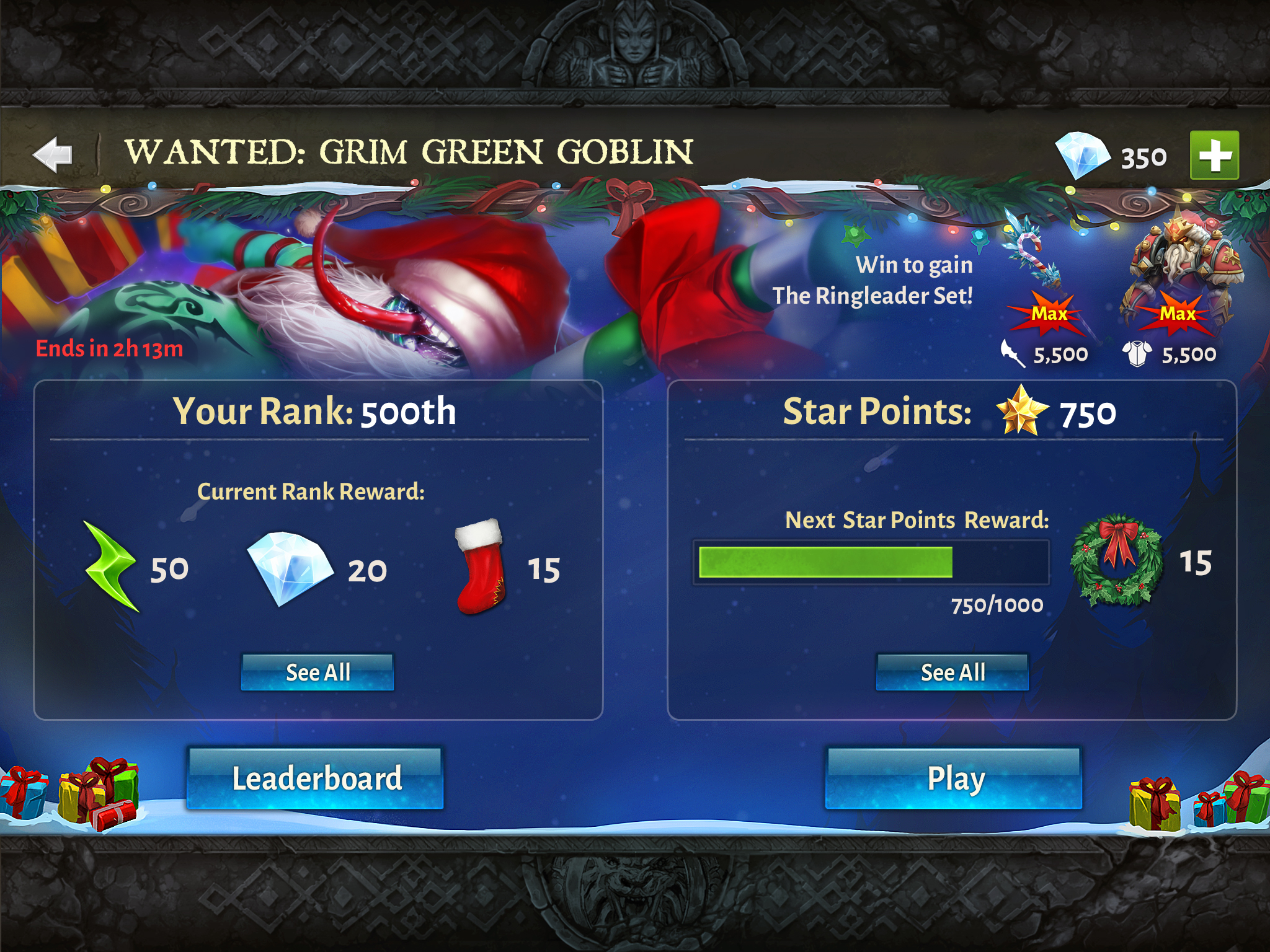See All current rank rewards
1270x952 pixels.
(317, 672)
